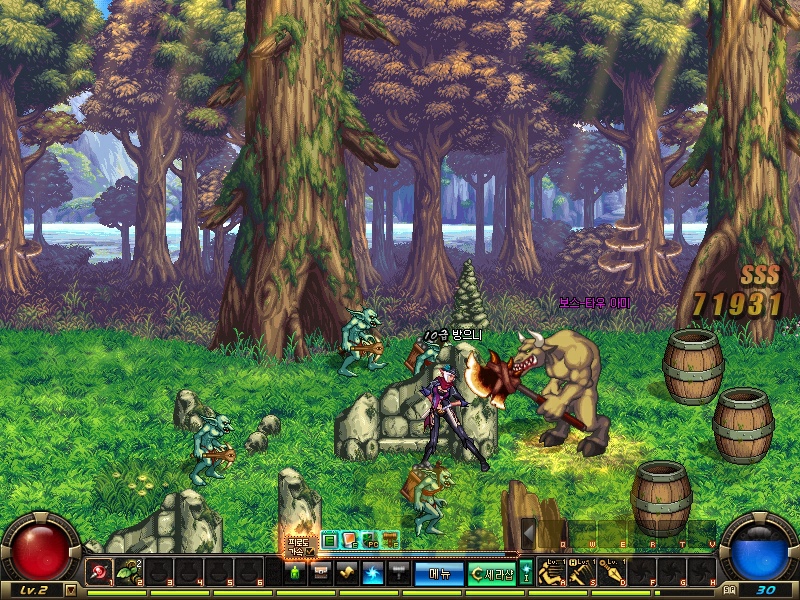Use the red potion in quickslot 1

pos(100,573)
